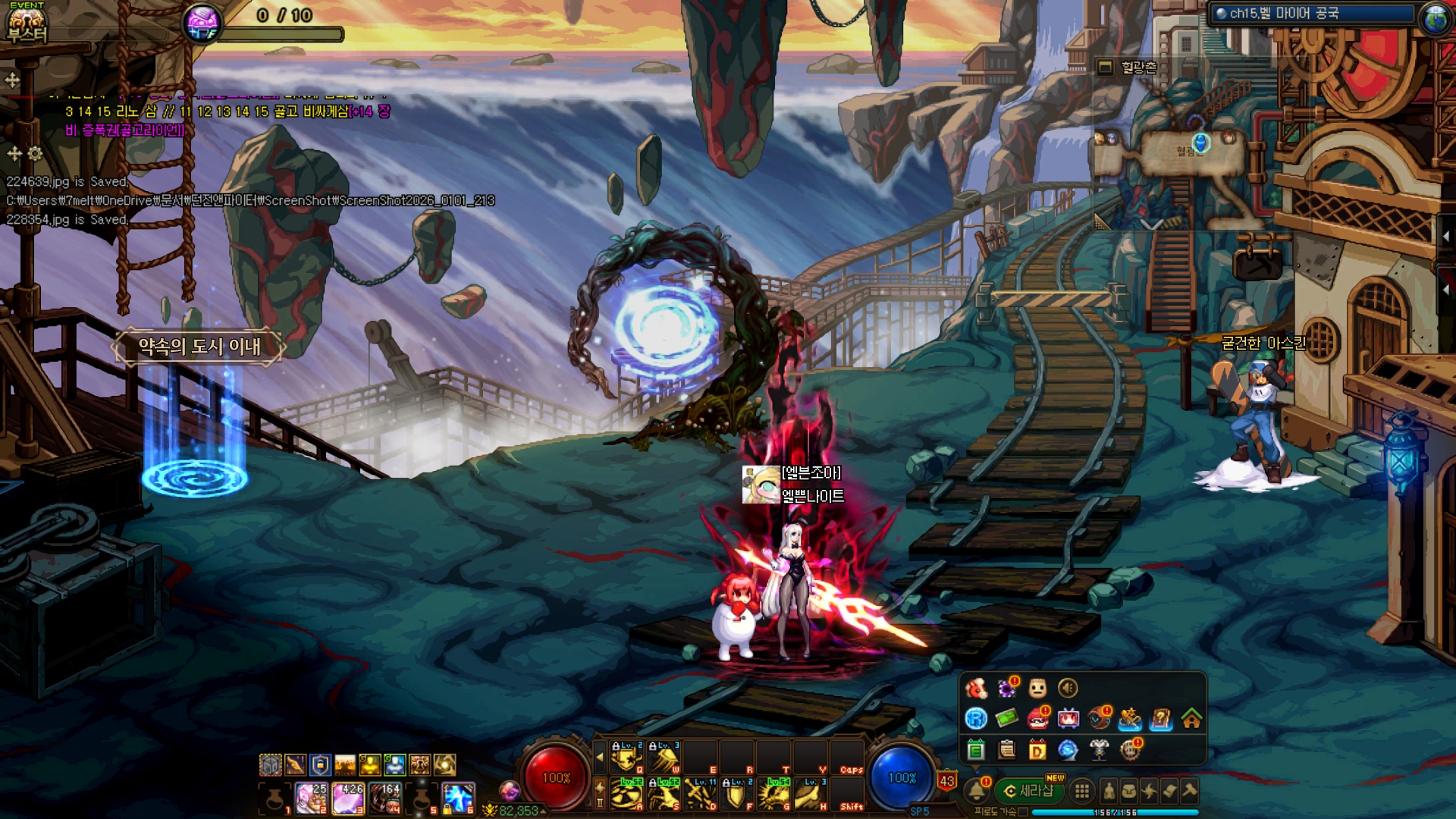Screen dimensions: 1456x819
Task: Open the notification bell
Action: (x=977, y=791)
